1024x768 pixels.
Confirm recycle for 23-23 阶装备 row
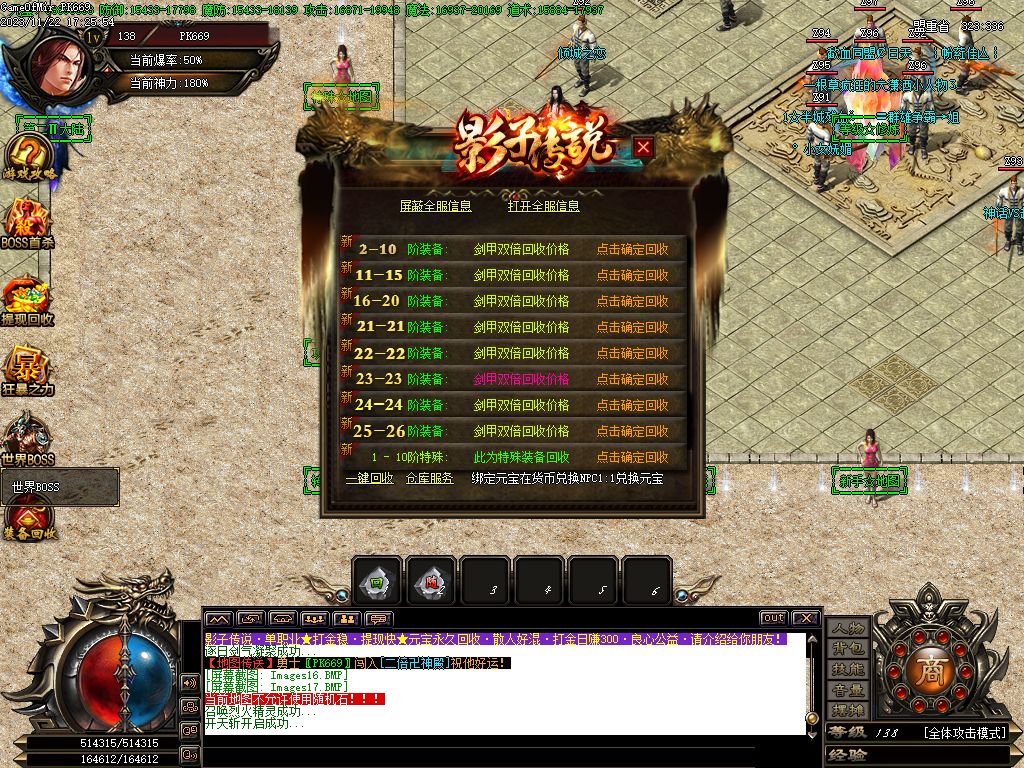[x=632, y=379]
